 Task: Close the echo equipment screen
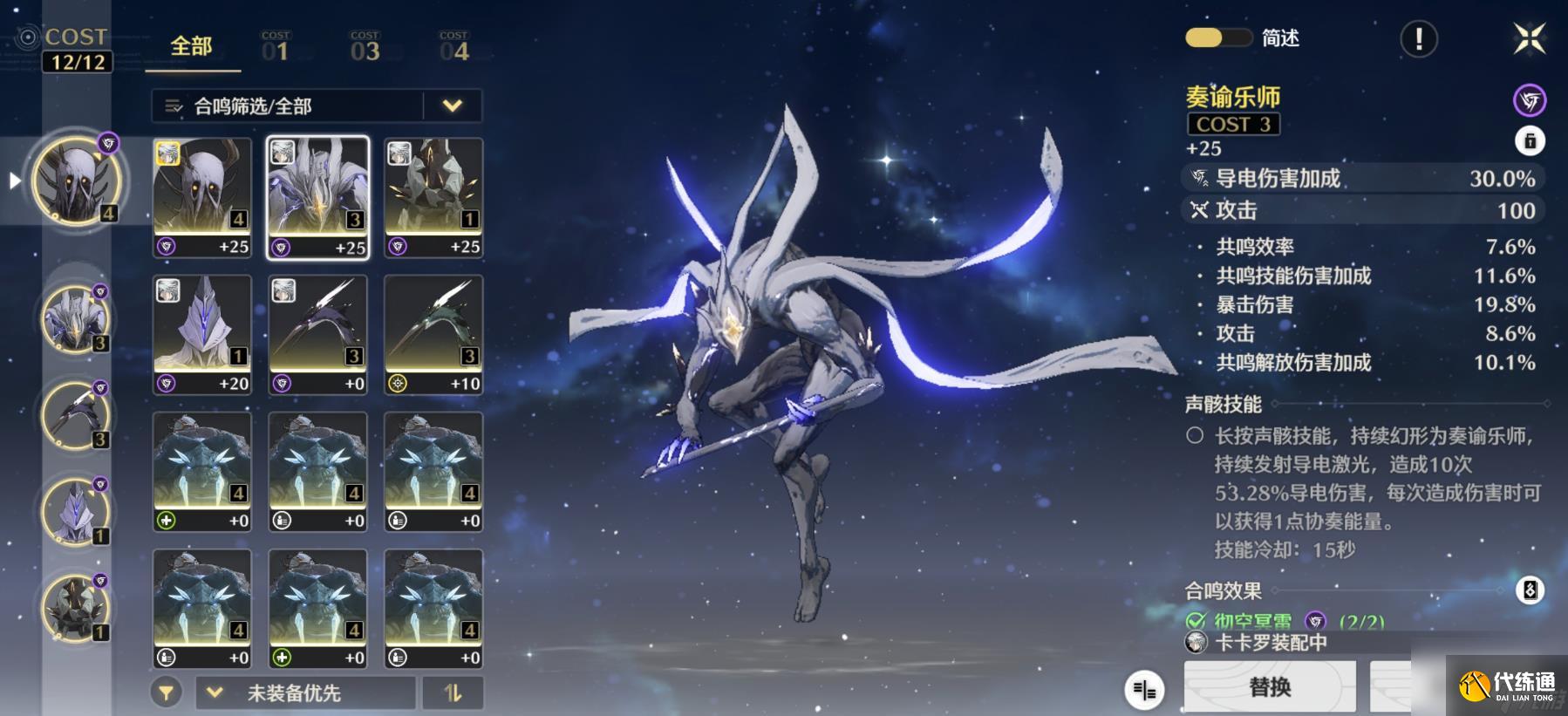coord(1529,38)
